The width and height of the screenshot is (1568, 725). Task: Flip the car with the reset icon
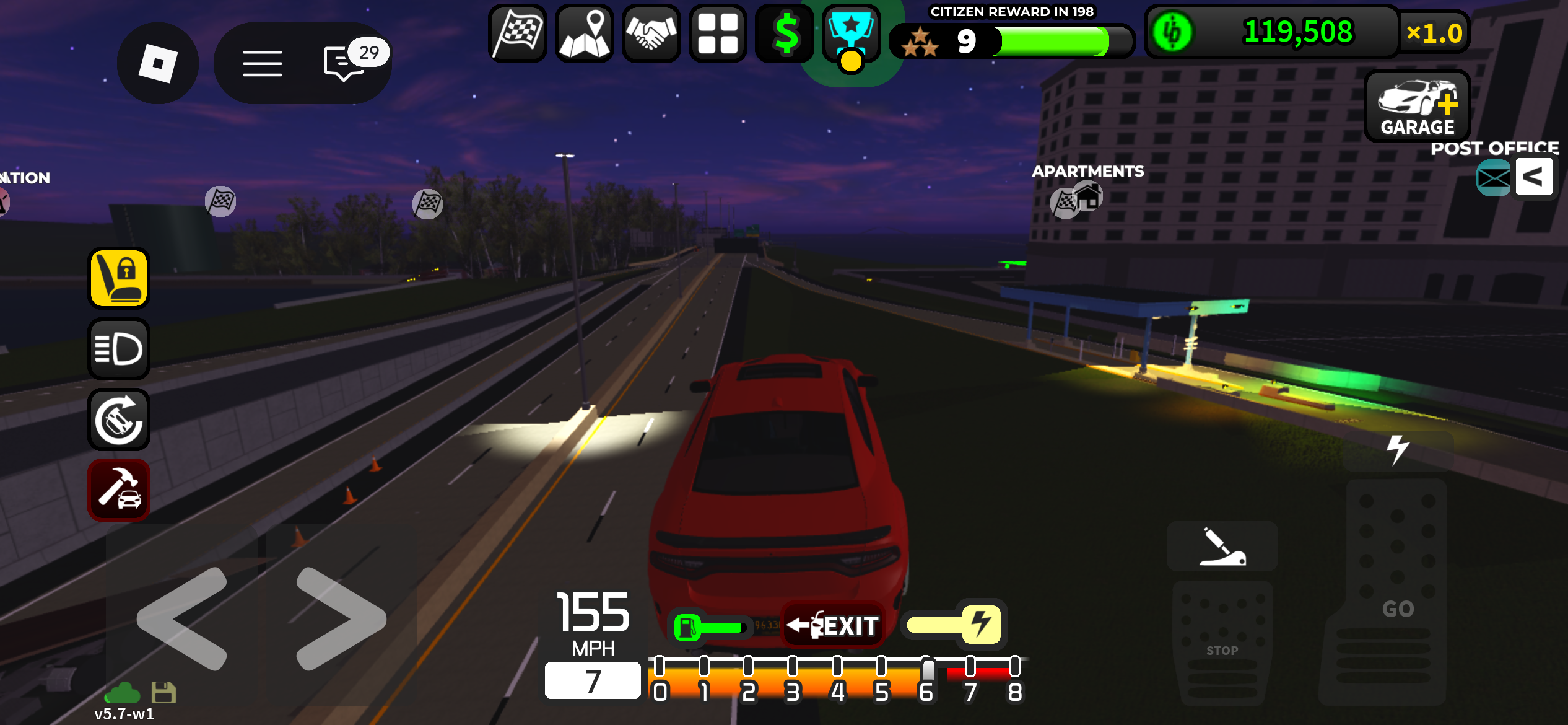tap(119, 420)
